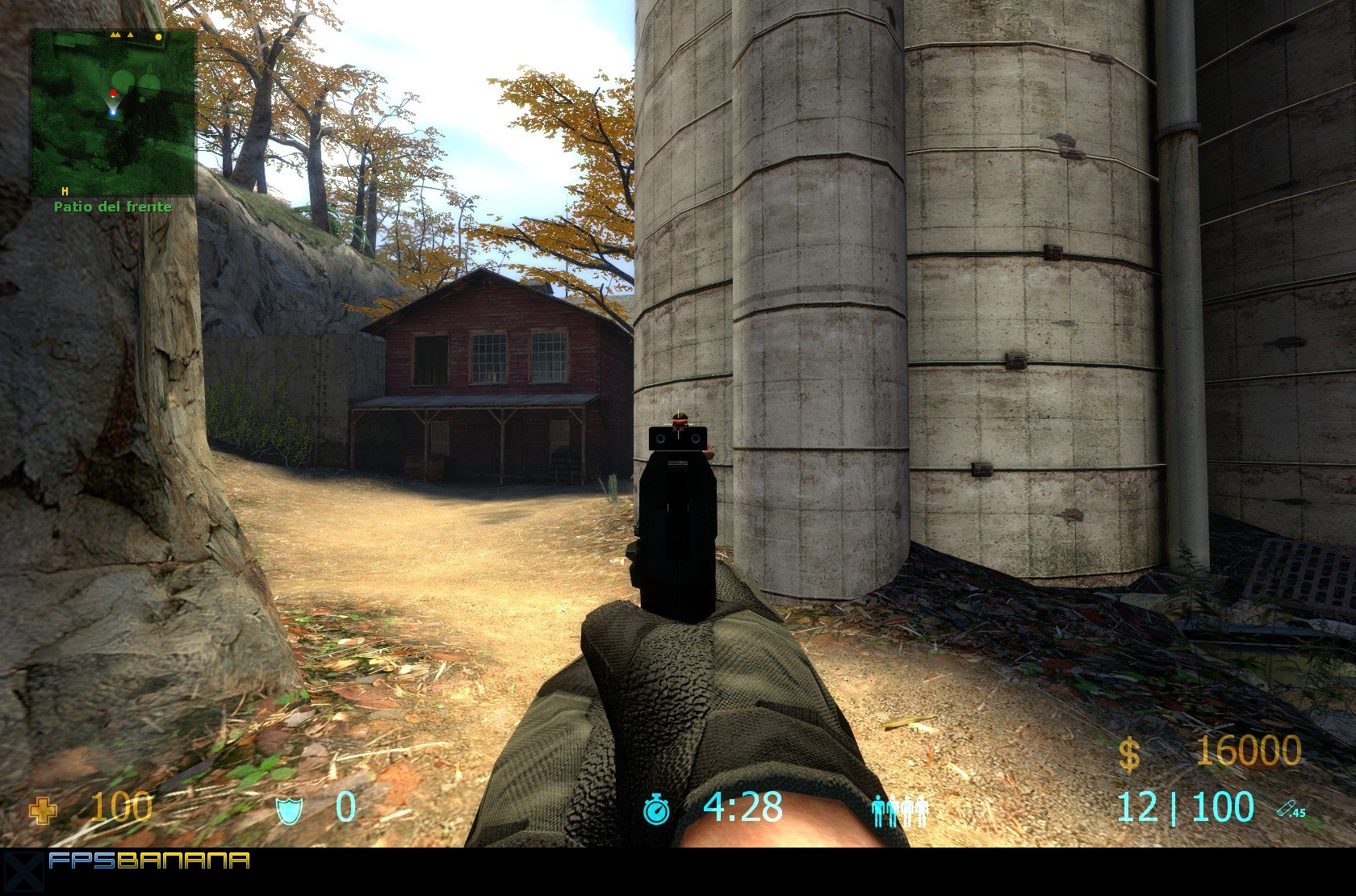The image size is (1356, 896).
Task: Click the radar minimap
Action: (x=113, y=111)
